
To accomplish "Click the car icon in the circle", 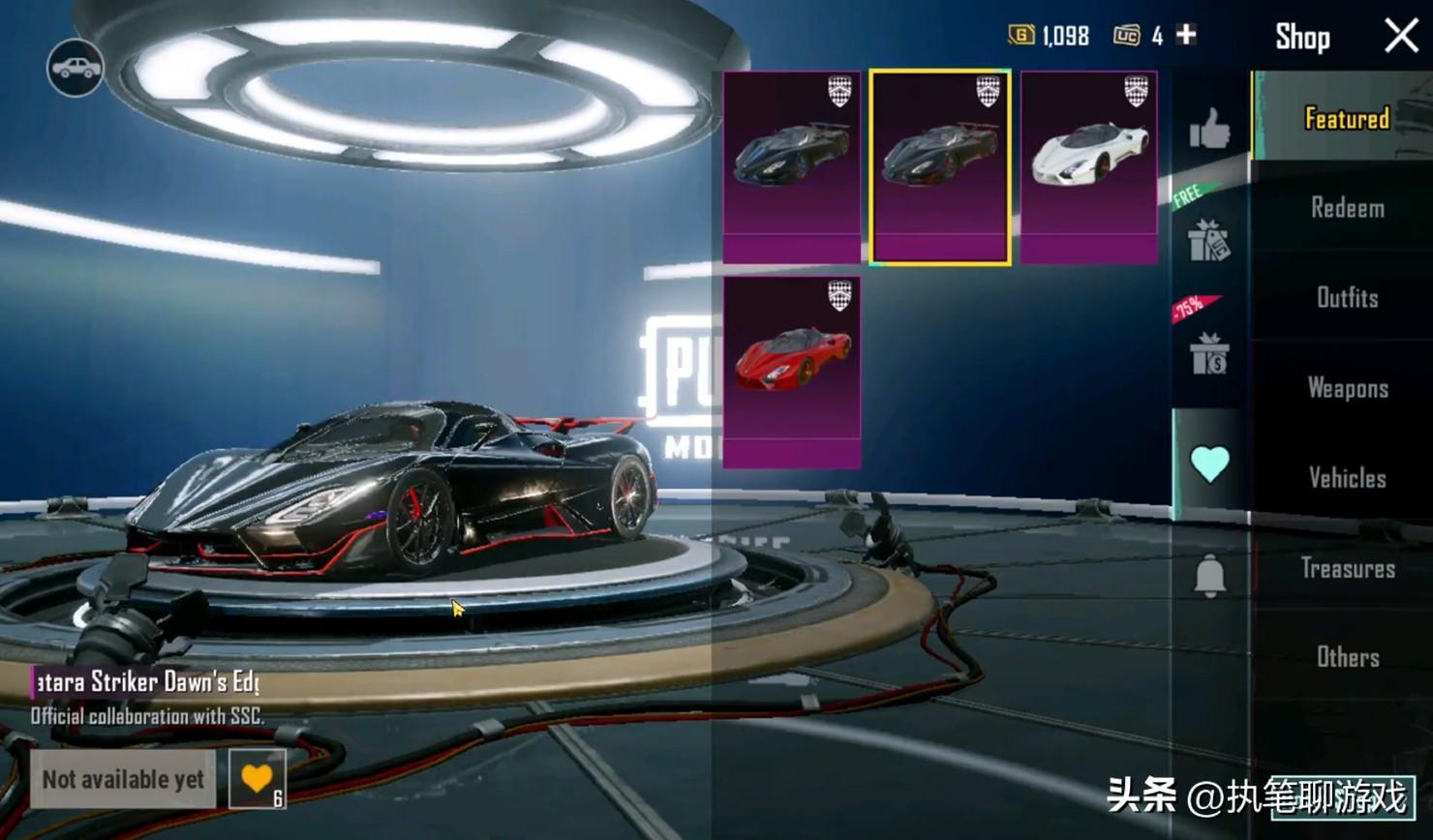I will (75, 68).
